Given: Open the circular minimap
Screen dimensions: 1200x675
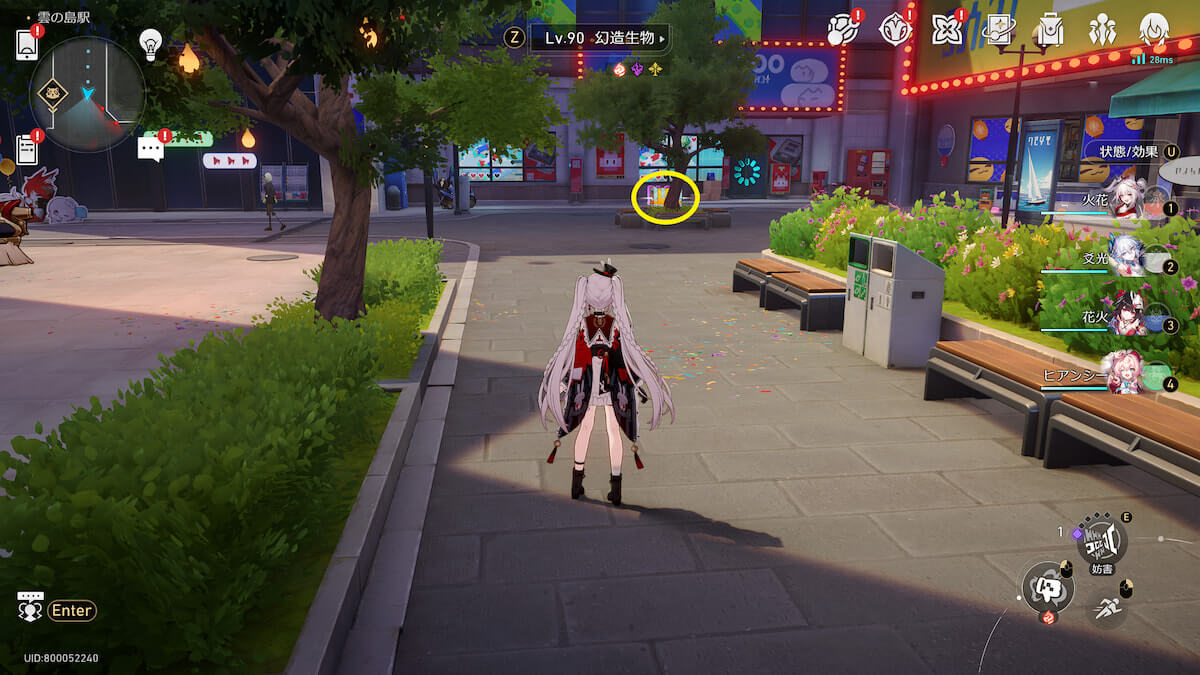Looking at the screenshot, I should click(87, 94).
